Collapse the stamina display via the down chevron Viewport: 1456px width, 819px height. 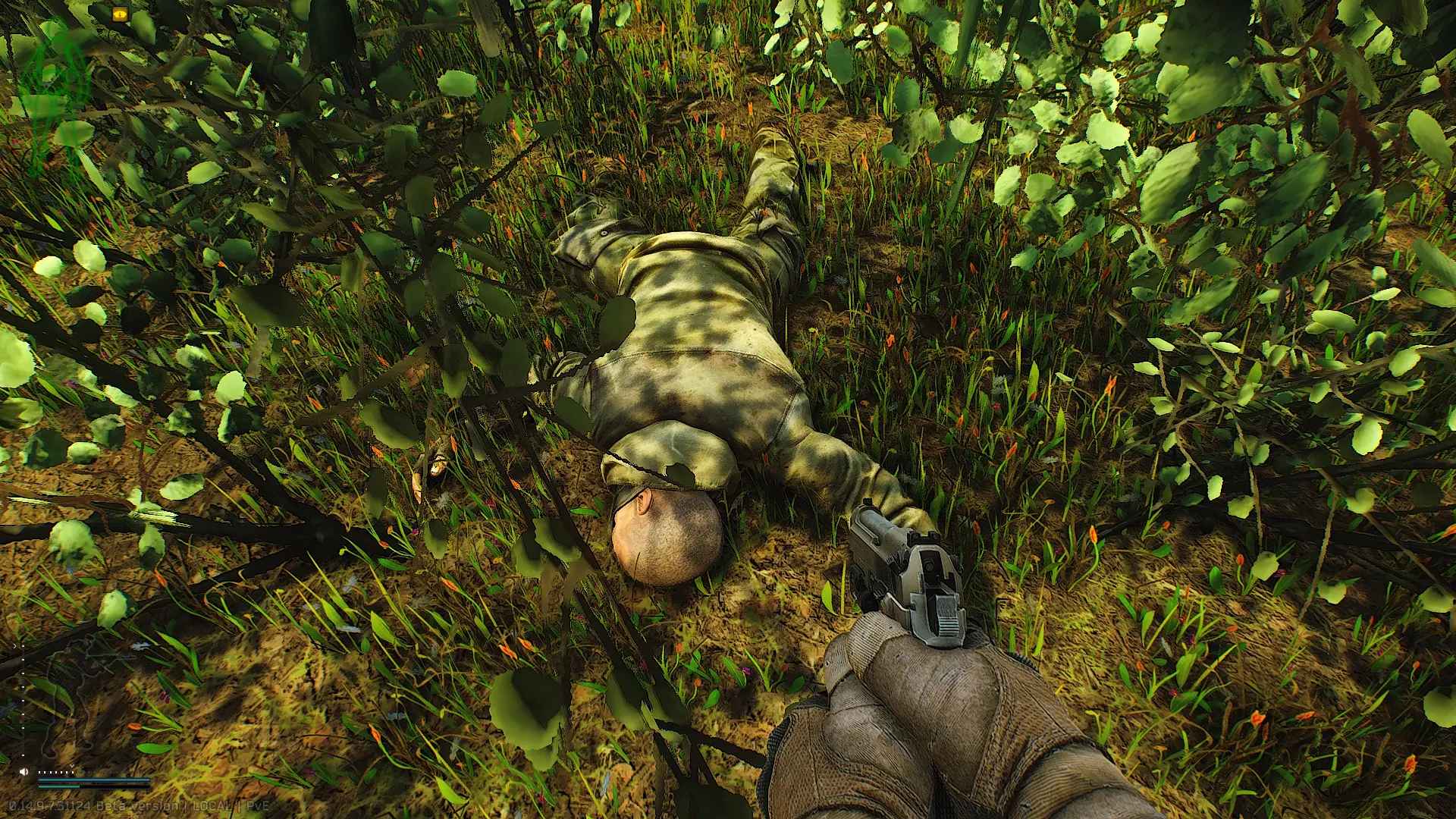point(72,766)
